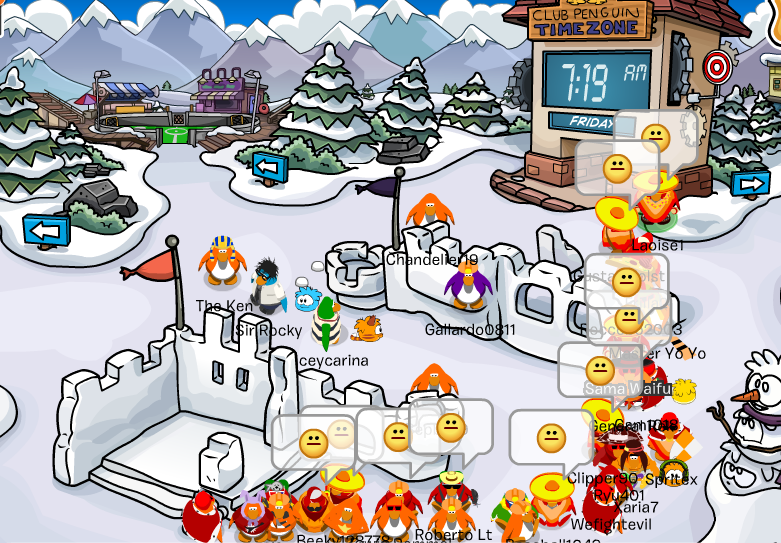Click the right-pointing blue arrow sign

pyautogui.click(x=750, y=184)
